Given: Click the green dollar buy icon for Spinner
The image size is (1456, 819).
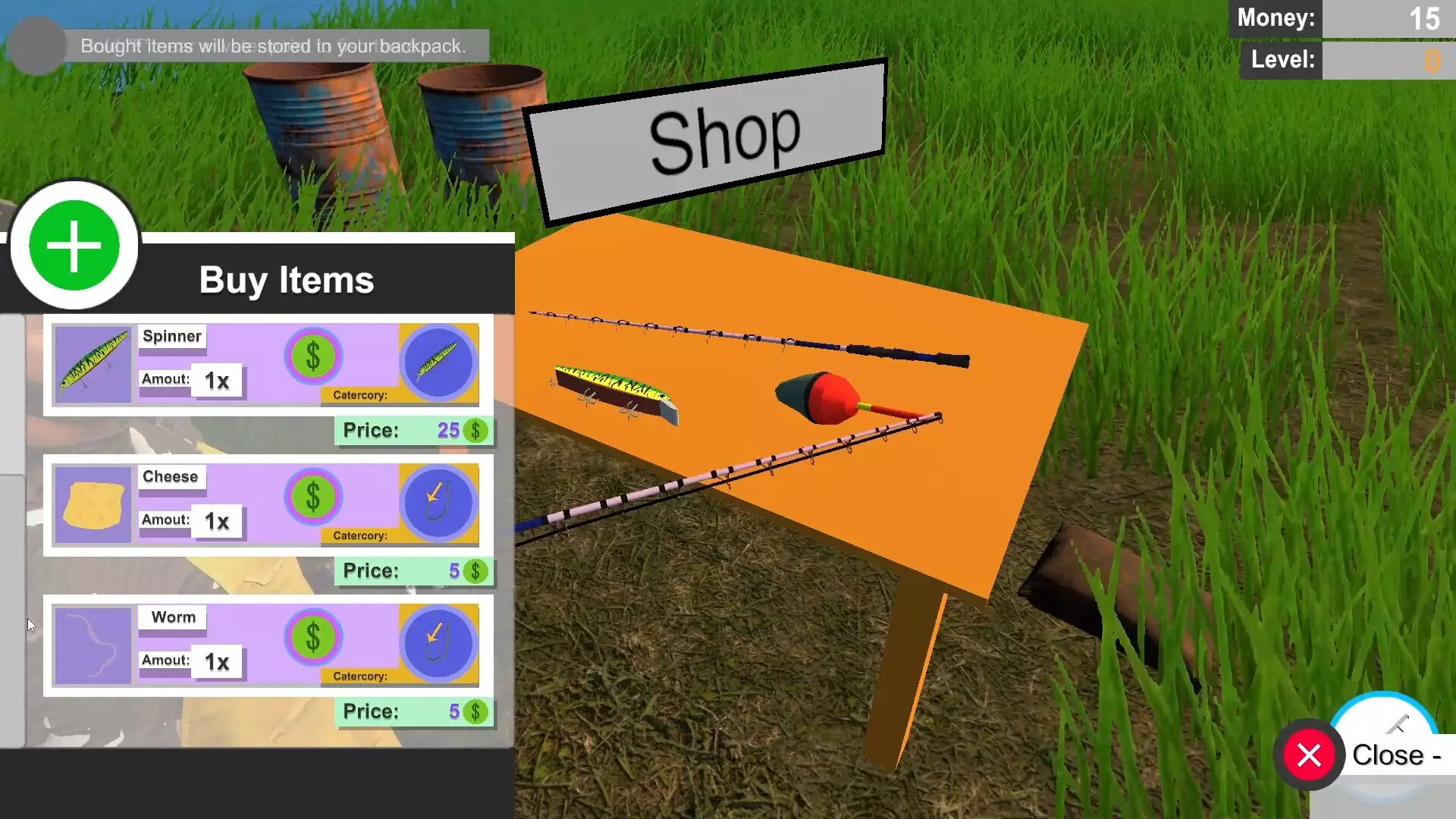Looking at the screenshot, I should (x=312, y=356).
